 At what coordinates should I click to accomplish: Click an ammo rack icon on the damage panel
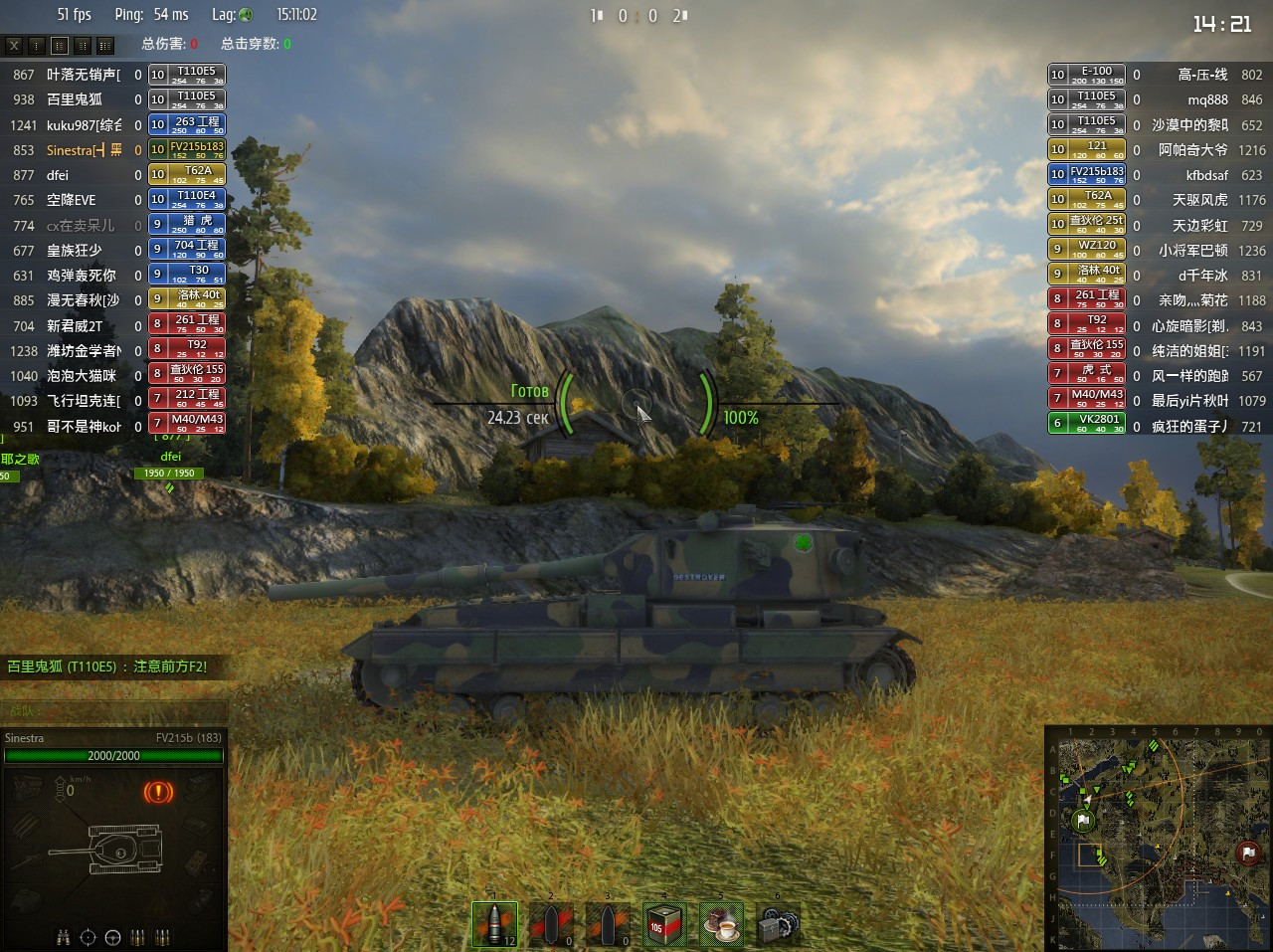137,936
